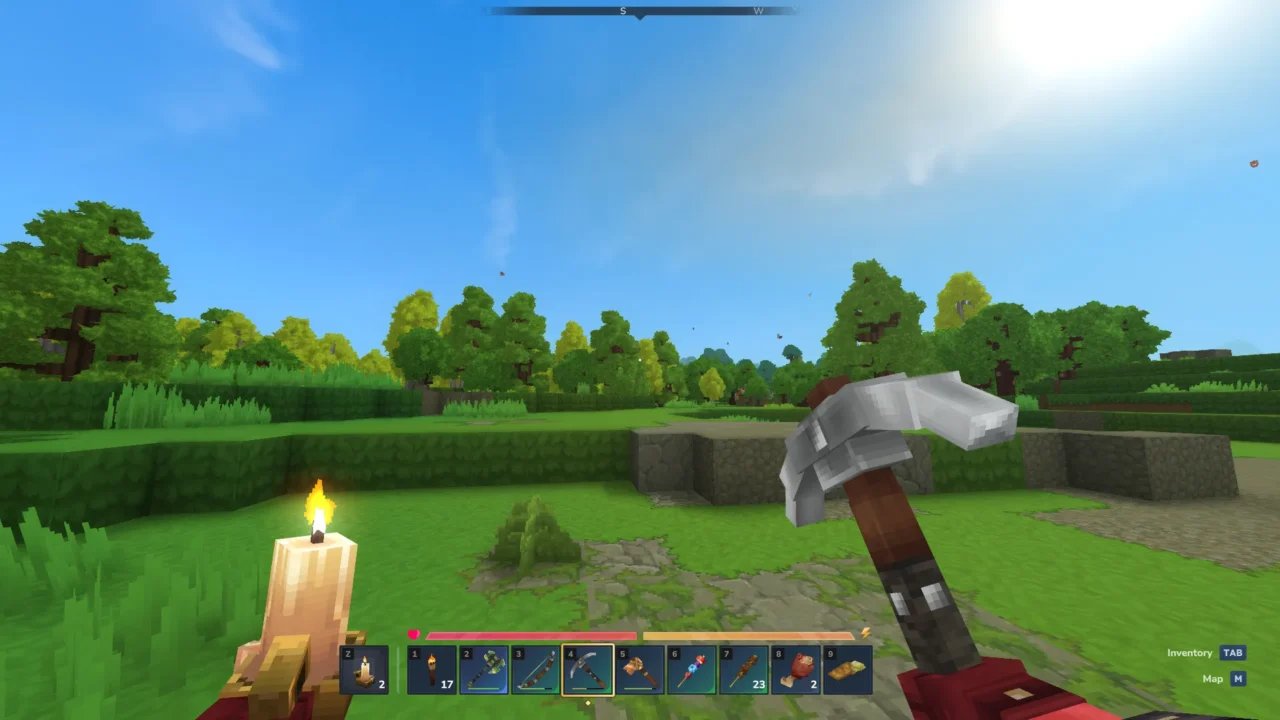The height and width of the screenshot is (720, 1280).
Task: Choose the pickaxe in hotbar slot 4
Action: point(588,670)
